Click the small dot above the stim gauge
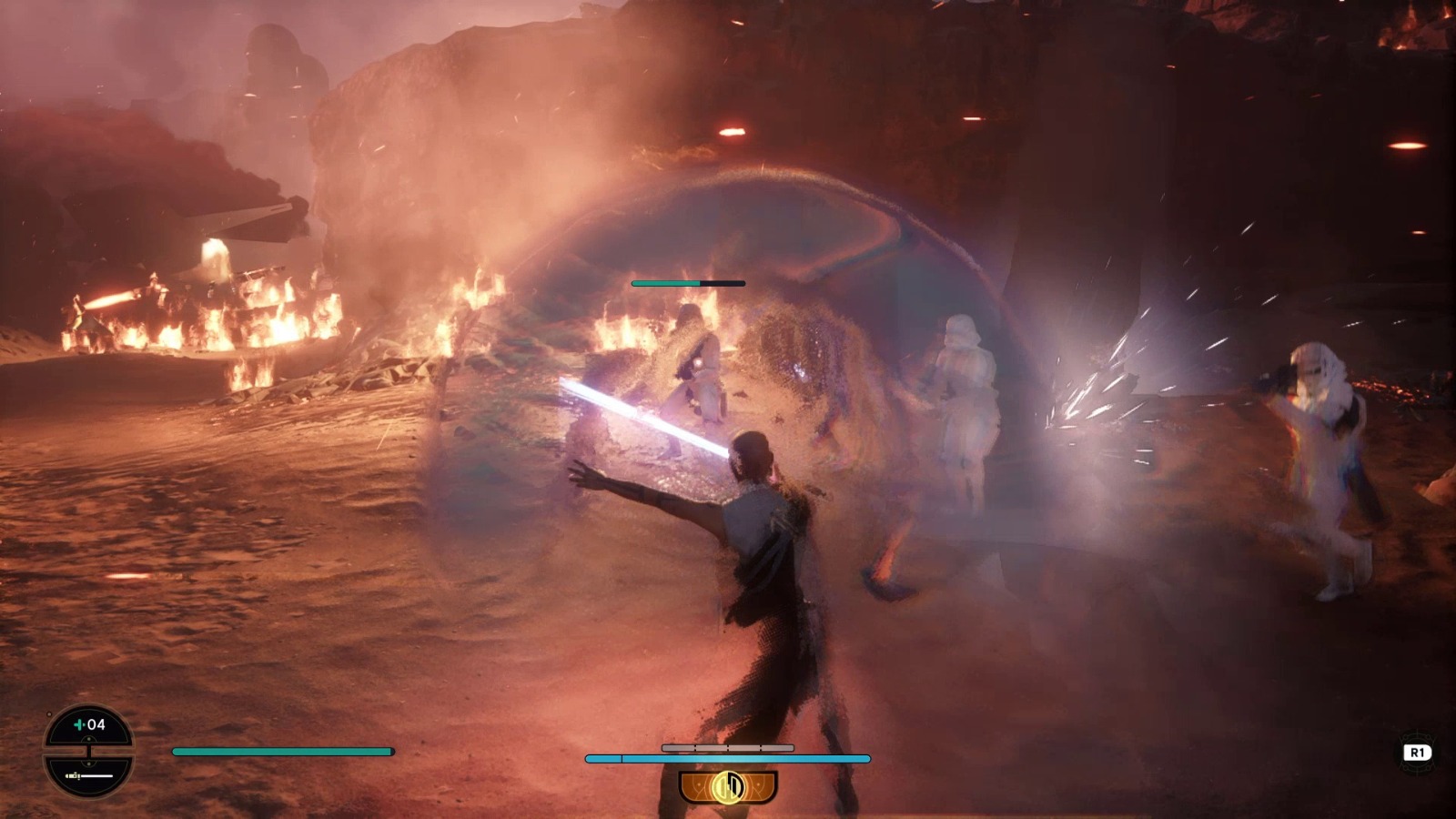This screenshot has width=1456, height=819. click(49, 714)
